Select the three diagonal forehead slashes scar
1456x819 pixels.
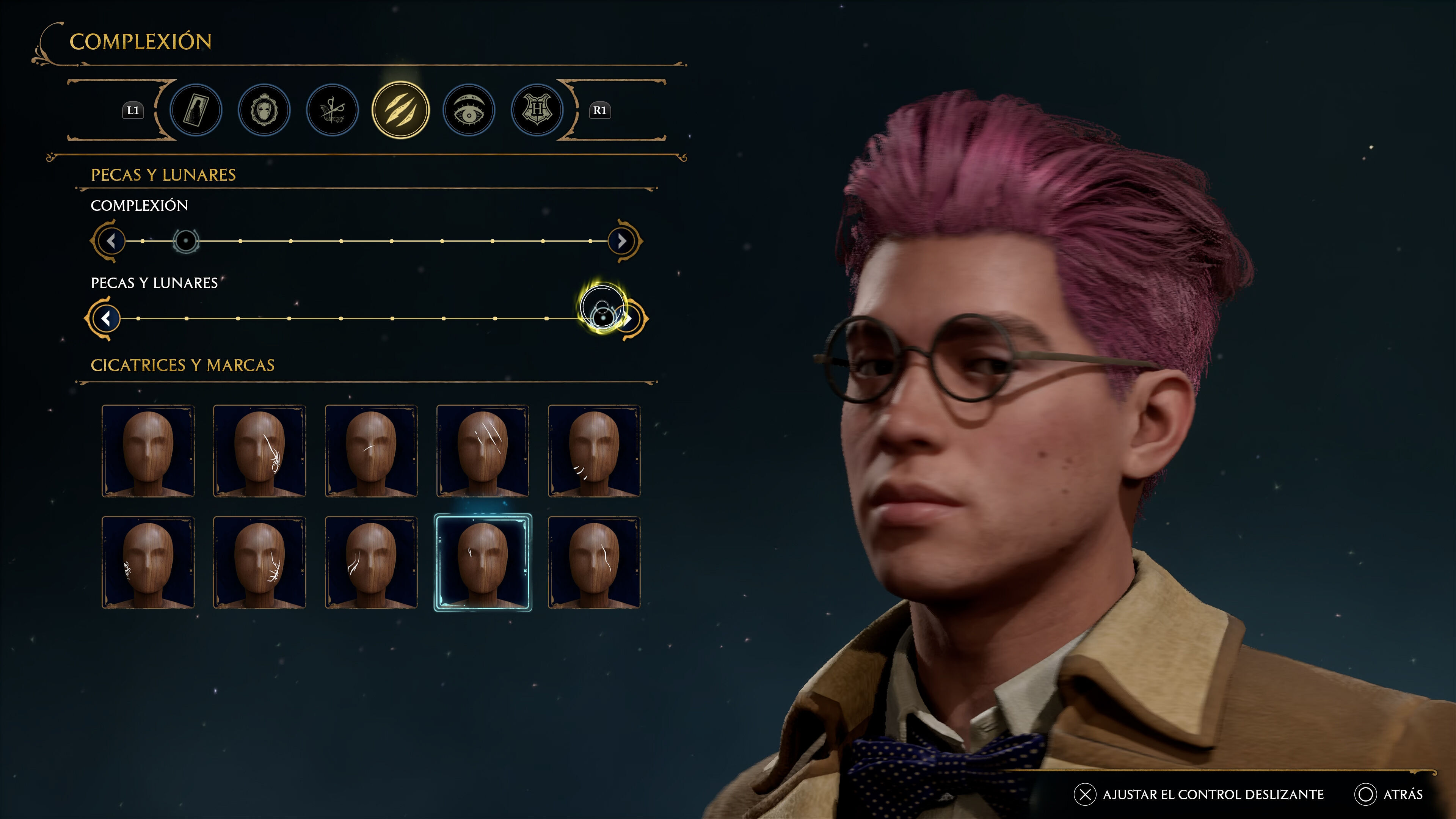click(x=483, y=451)
